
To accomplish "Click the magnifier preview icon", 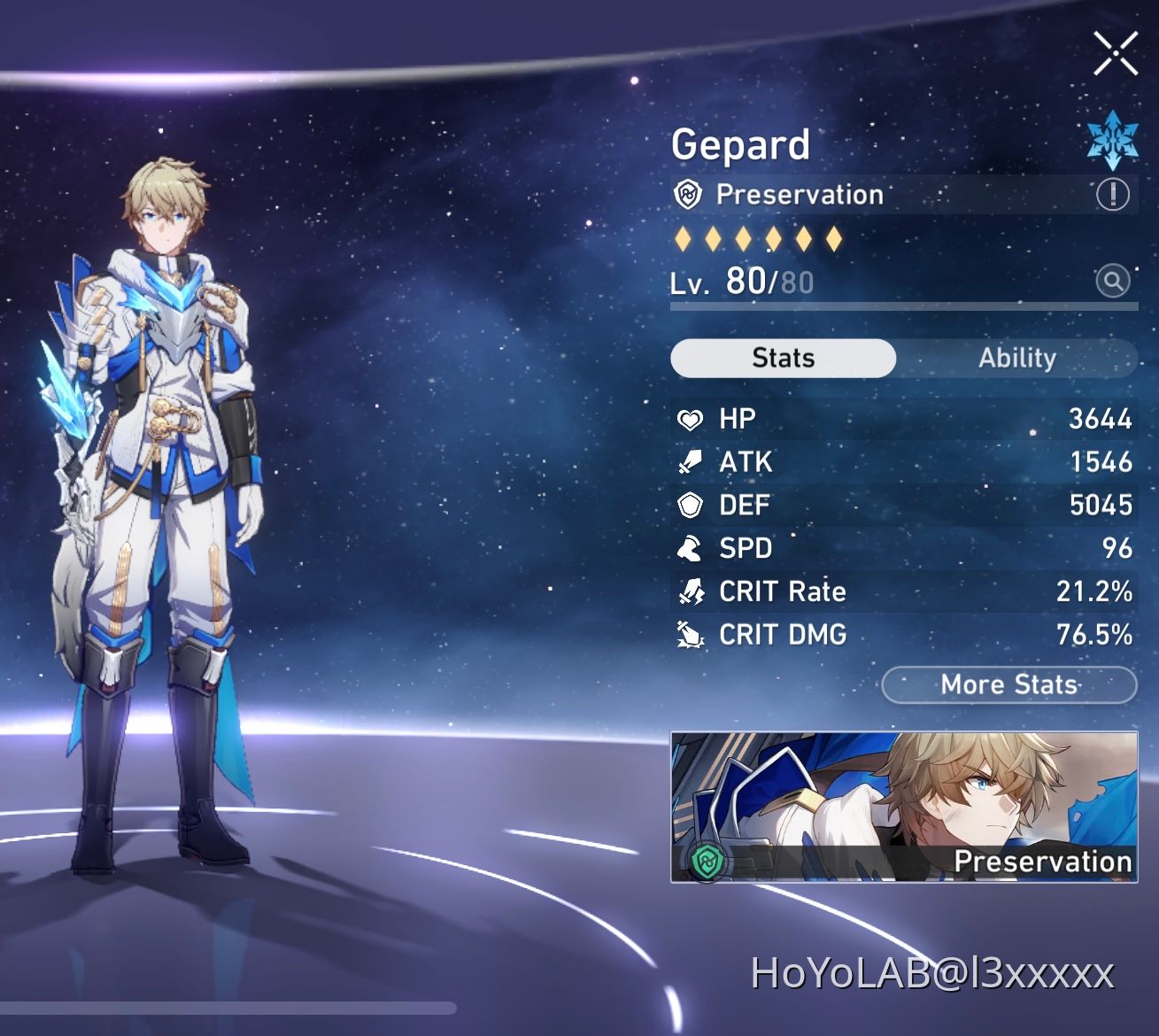I will tap(1113, 281).
